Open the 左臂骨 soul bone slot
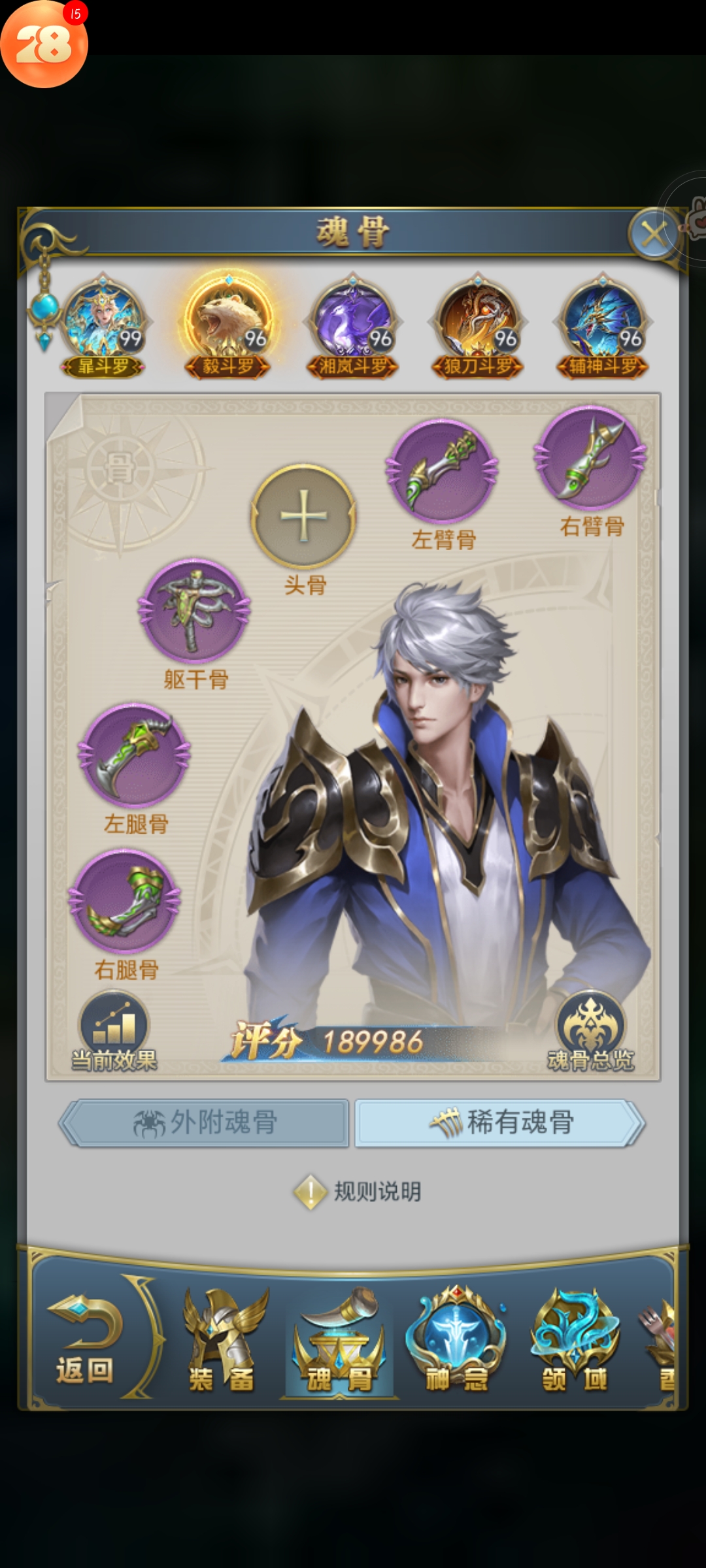 pos(443,470)
